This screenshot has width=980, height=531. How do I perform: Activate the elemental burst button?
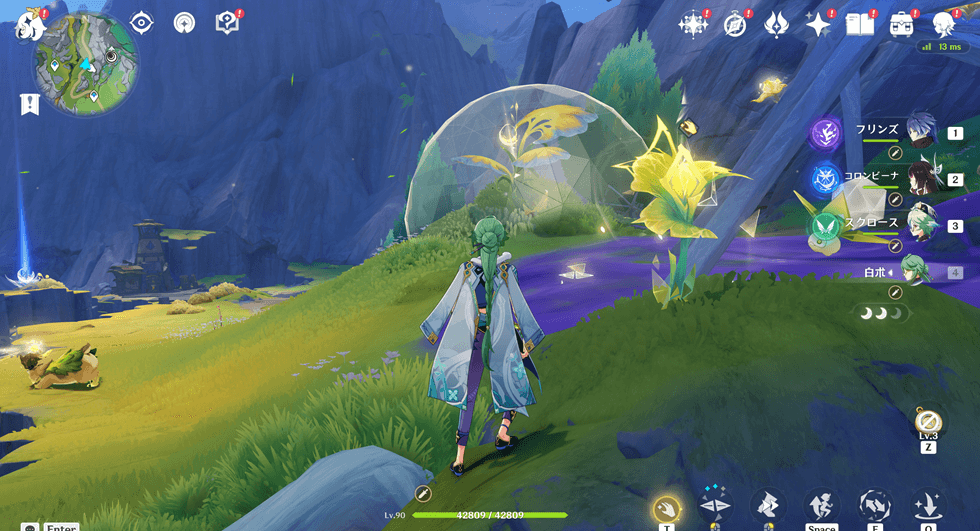tap(928, 506)
